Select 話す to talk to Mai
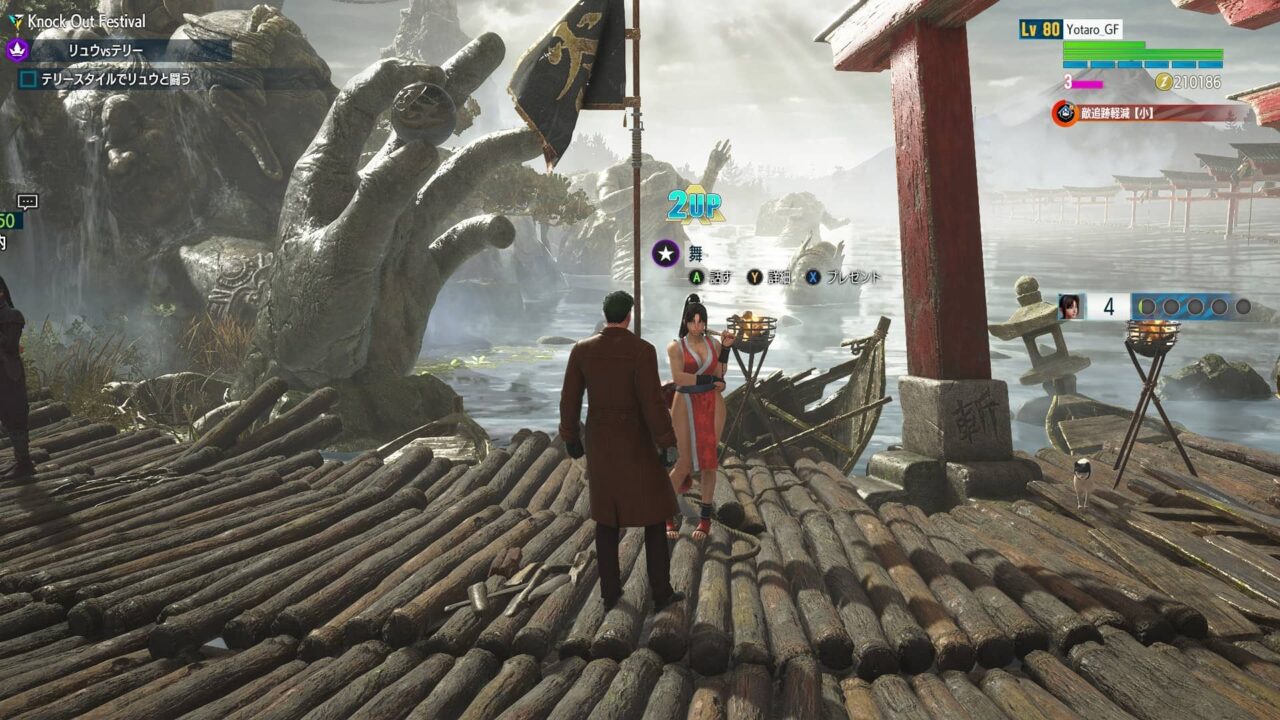1280x720 pixels. 722,277
